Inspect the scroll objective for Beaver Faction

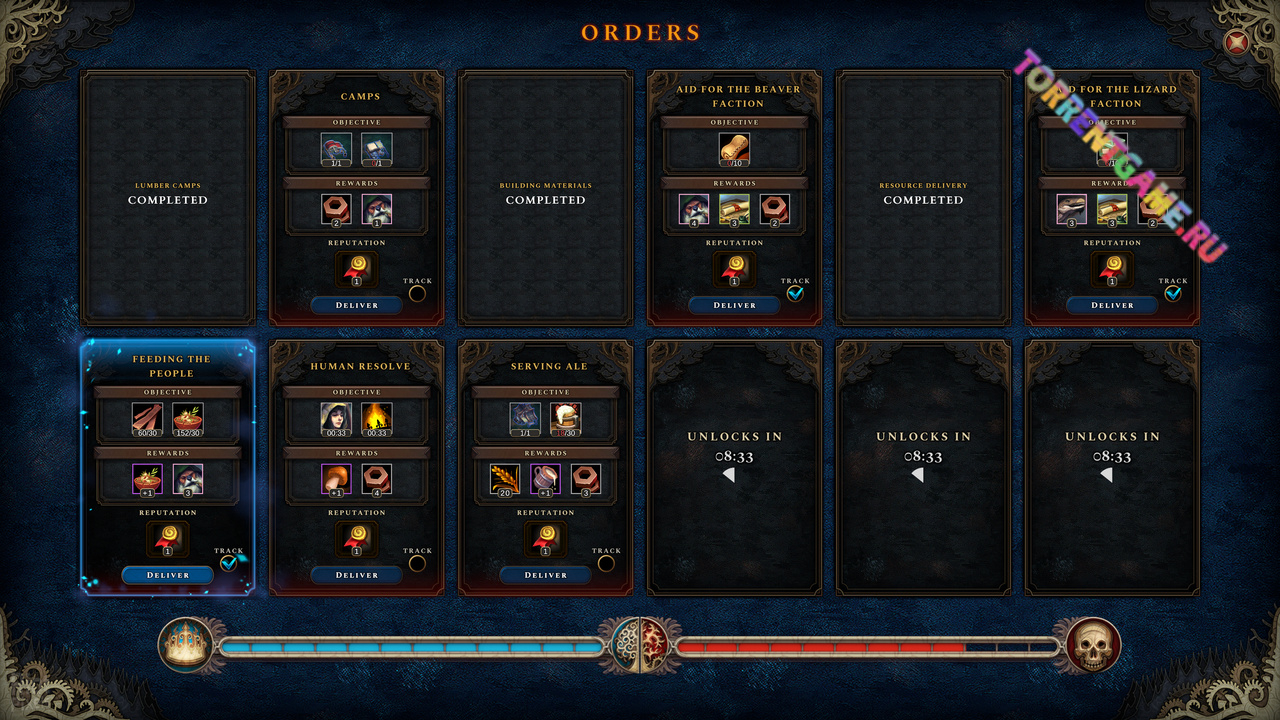click(x=734, y=149)
